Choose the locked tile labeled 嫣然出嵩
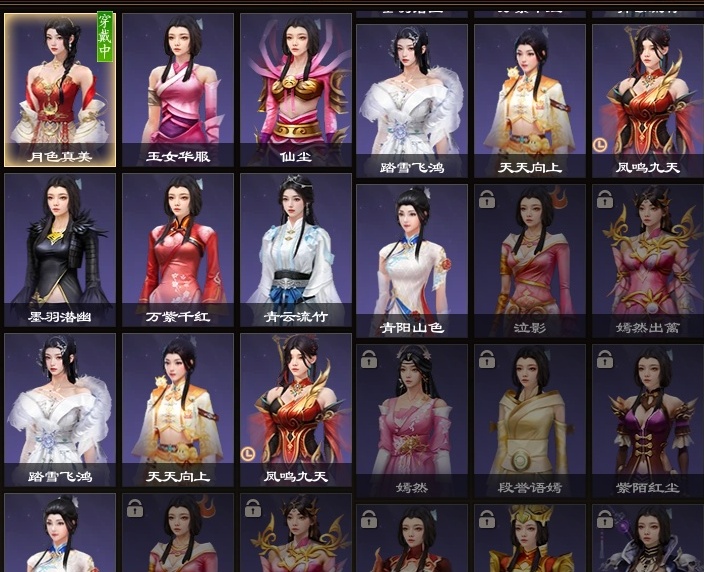 click(647, 260)
